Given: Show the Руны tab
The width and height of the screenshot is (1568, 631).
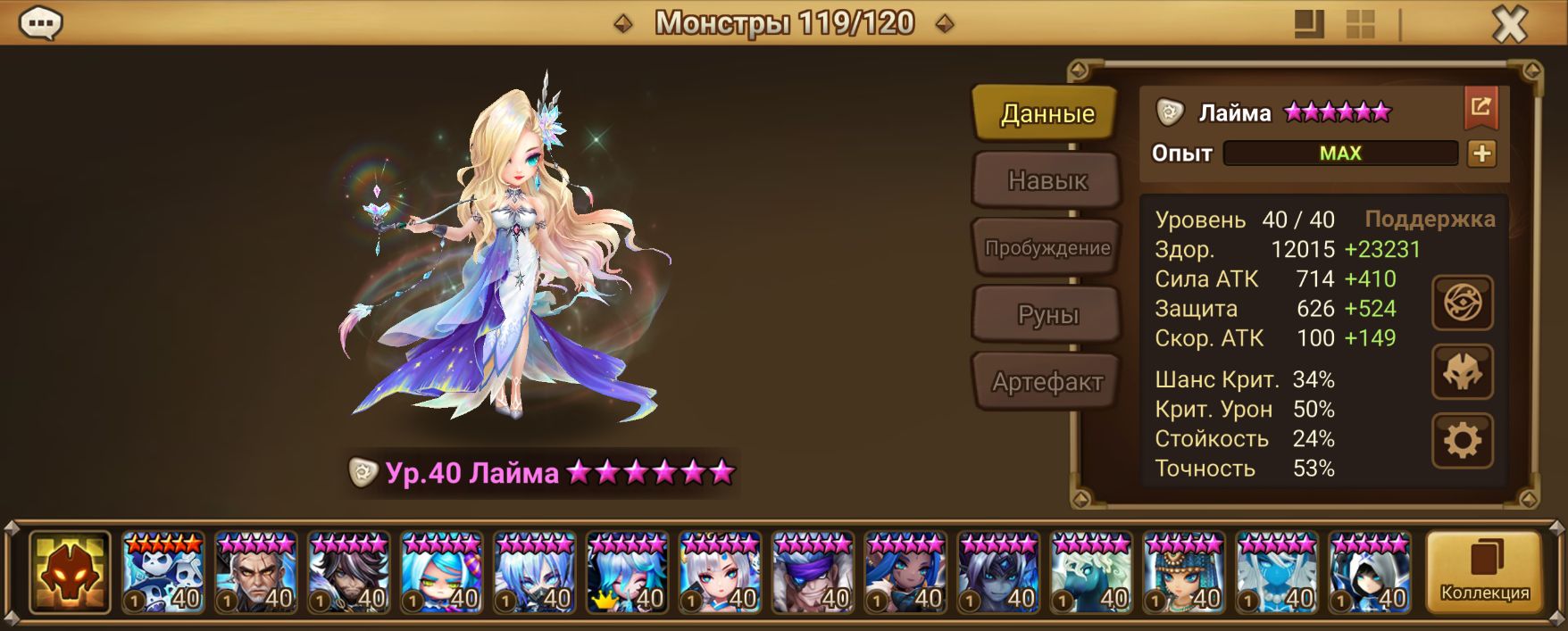Looking at the screenshot, I should pyautogui.click(x=1047, y=315).
